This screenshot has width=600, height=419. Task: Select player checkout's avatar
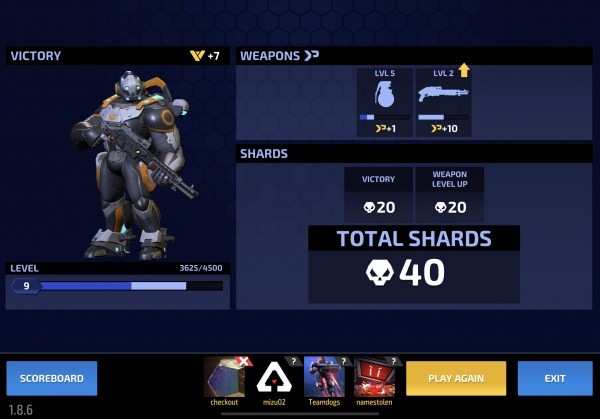(x=224, y=377)
